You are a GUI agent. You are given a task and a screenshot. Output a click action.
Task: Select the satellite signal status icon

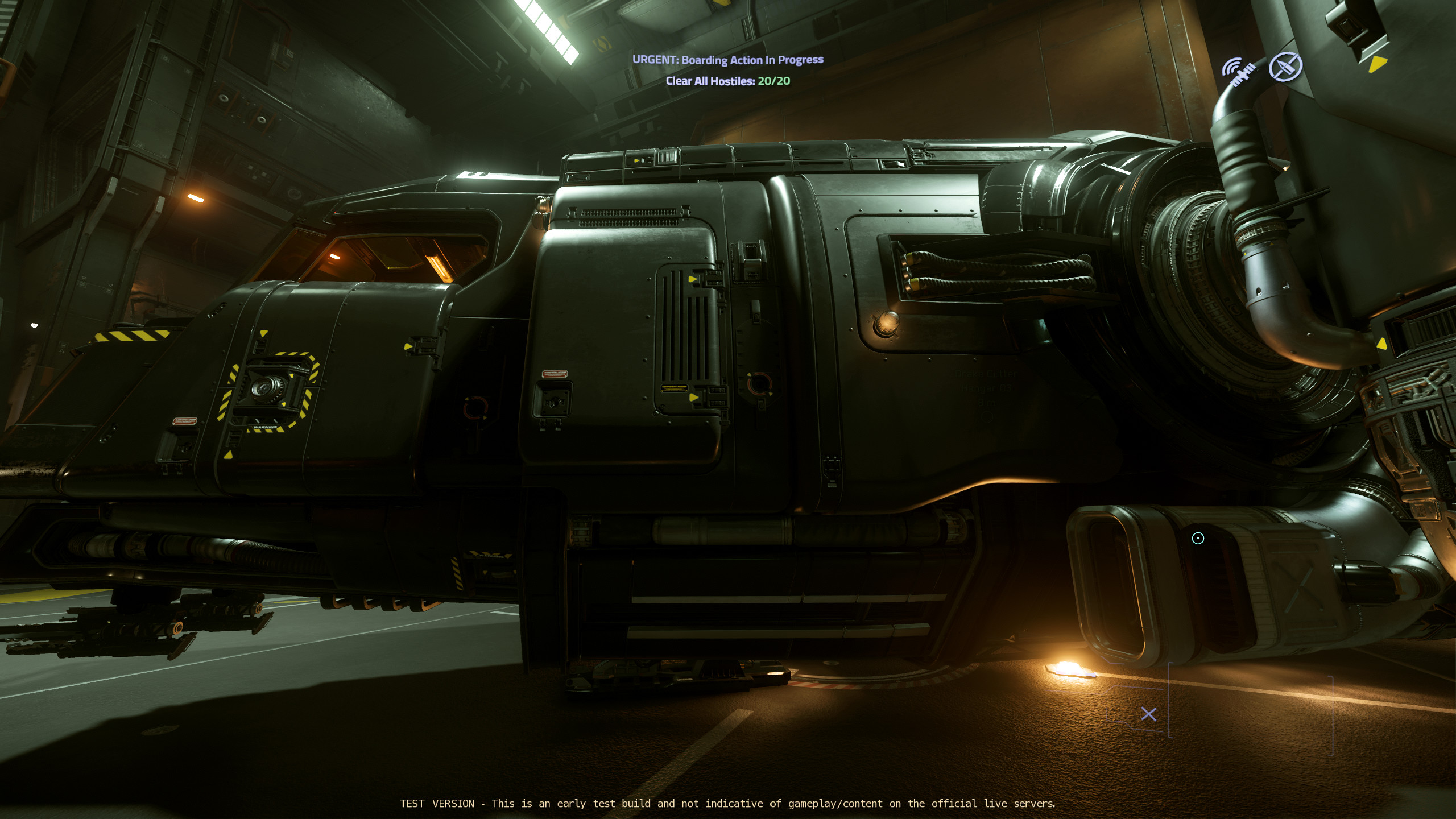click(1239, 72)
